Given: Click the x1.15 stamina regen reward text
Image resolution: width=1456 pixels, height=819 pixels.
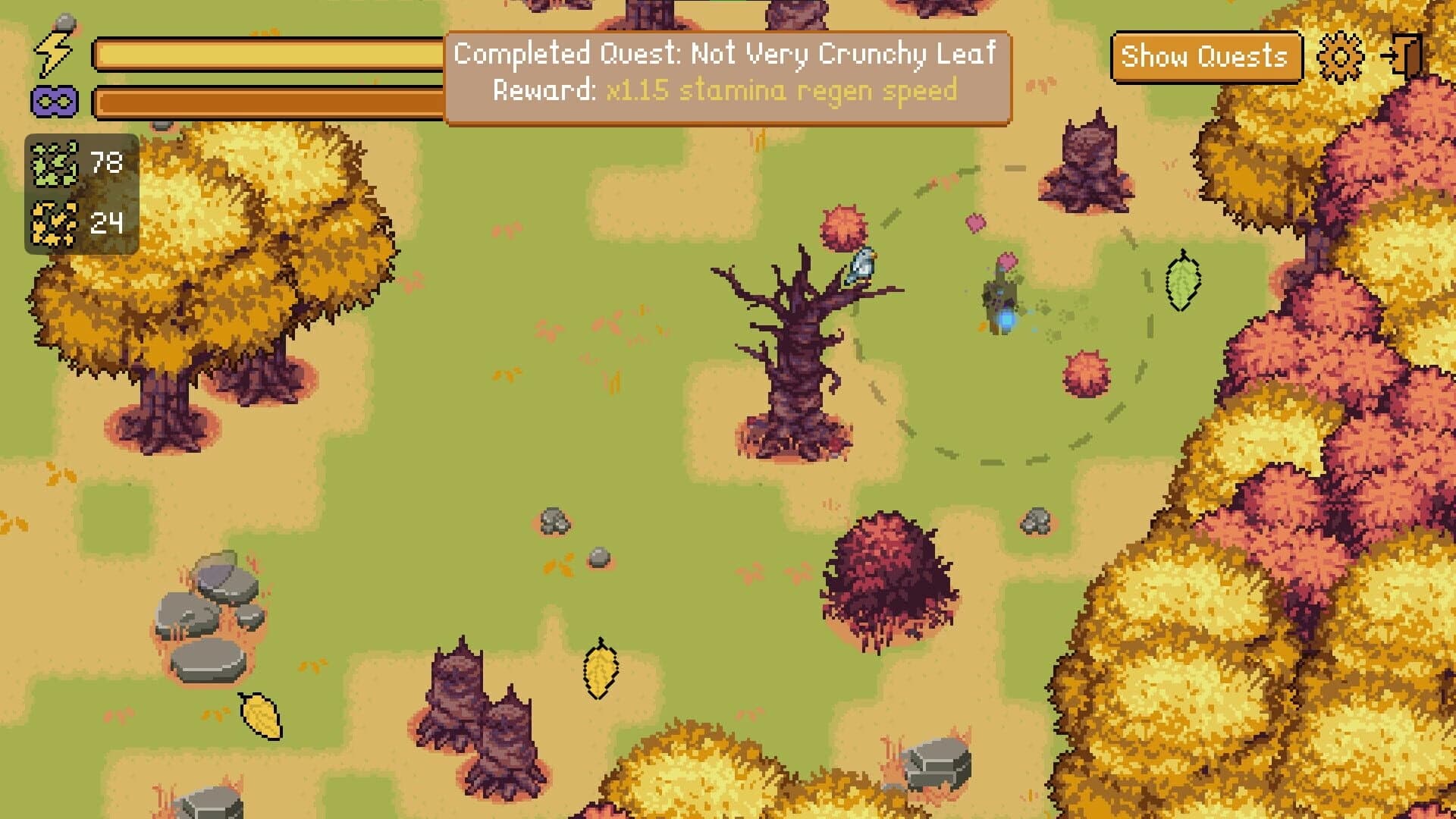Looking at the screenshot, I should [780, 92].
